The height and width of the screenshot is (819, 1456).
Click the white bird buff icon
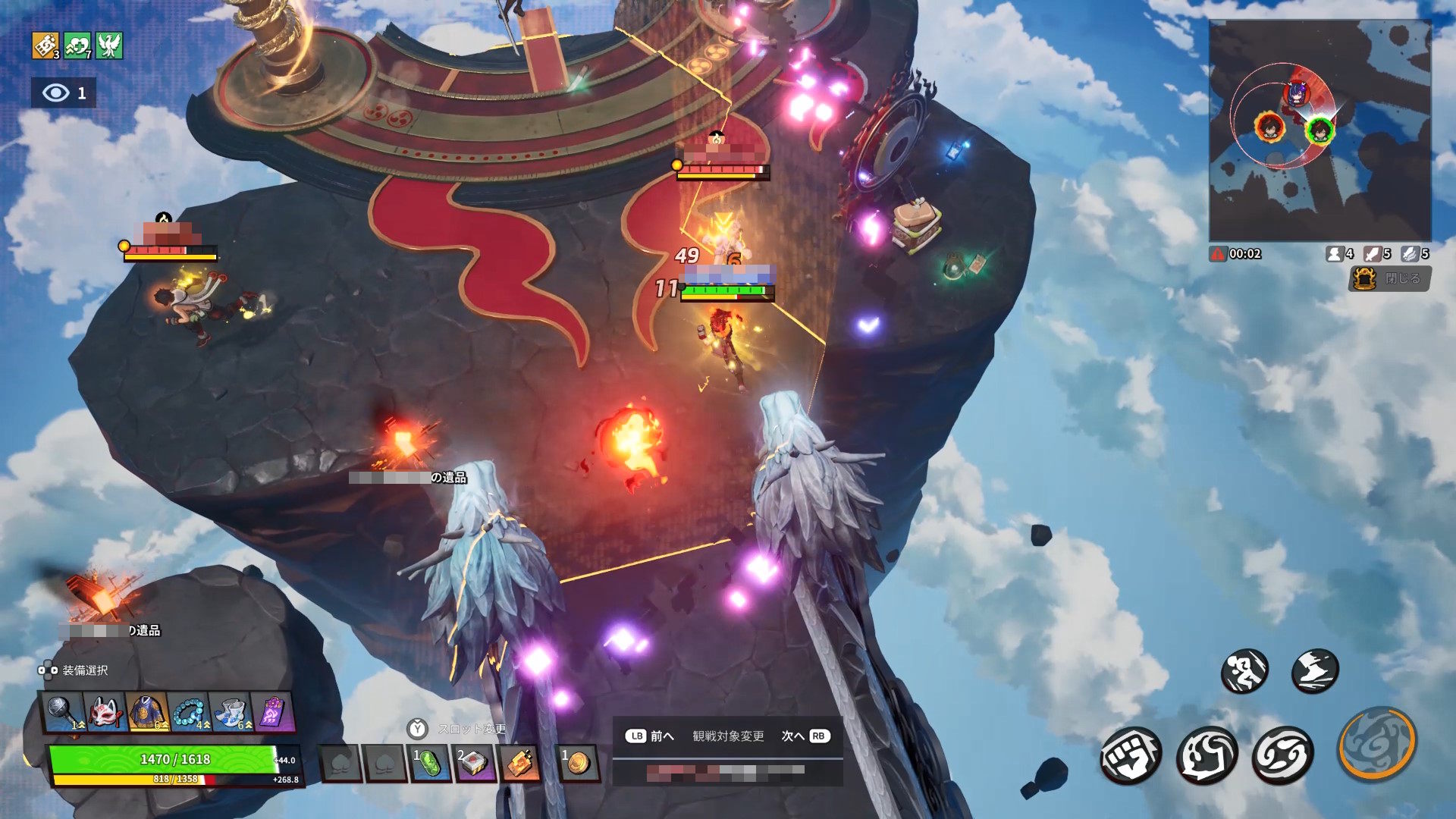pyautogui.click(x=109, y=45)
